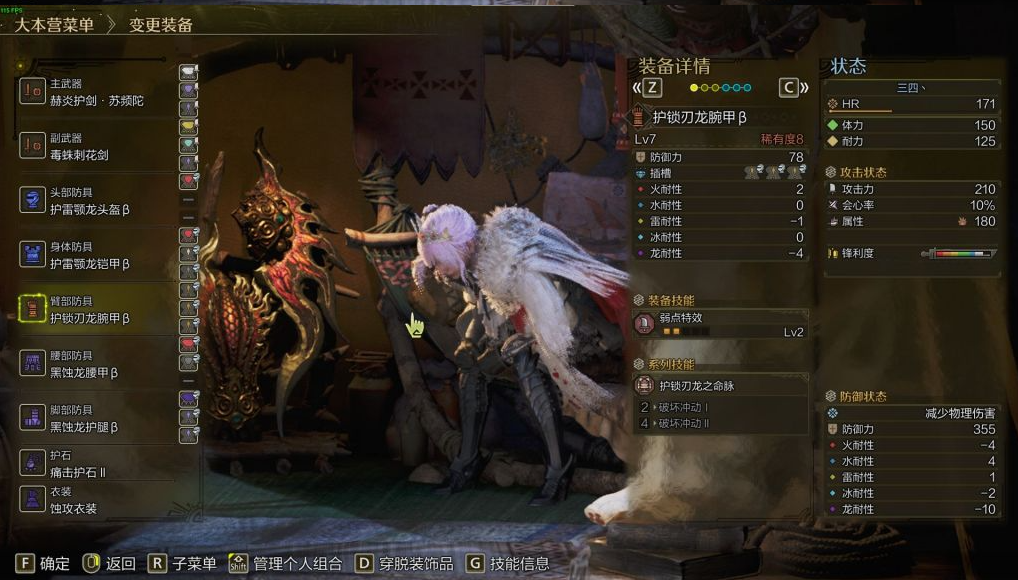Select the arm armor 护锁刃龙腕甲β
1018x580 pixels.
coord(95,309)
